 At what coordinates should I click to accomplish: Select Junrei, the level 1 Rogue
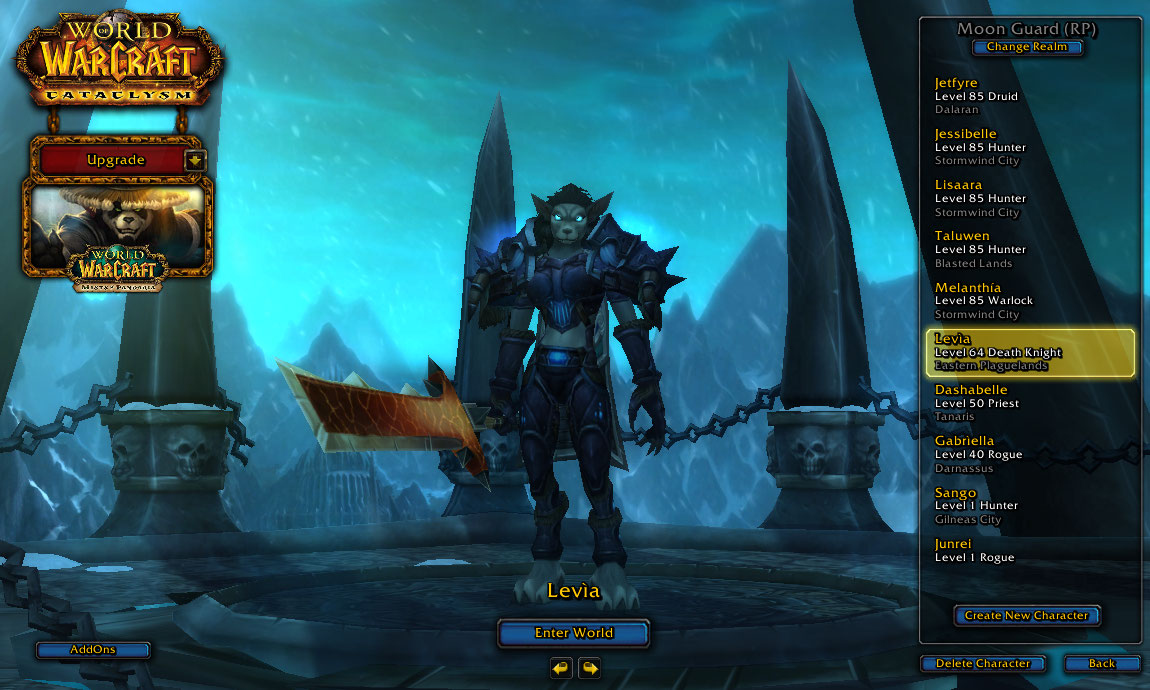point(1030,551)
